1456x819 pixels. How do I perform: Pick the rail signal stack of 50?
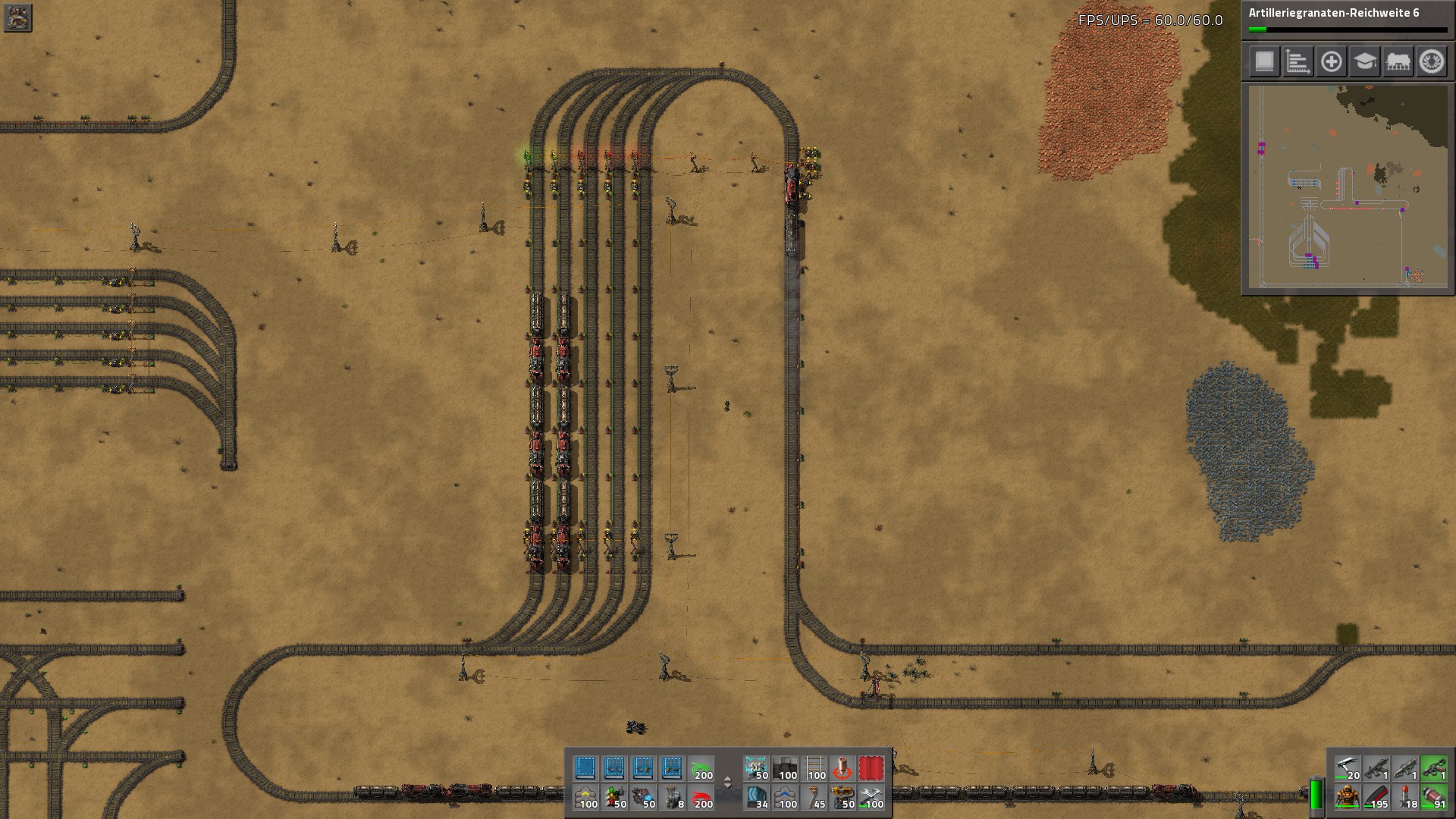point(613,797)
